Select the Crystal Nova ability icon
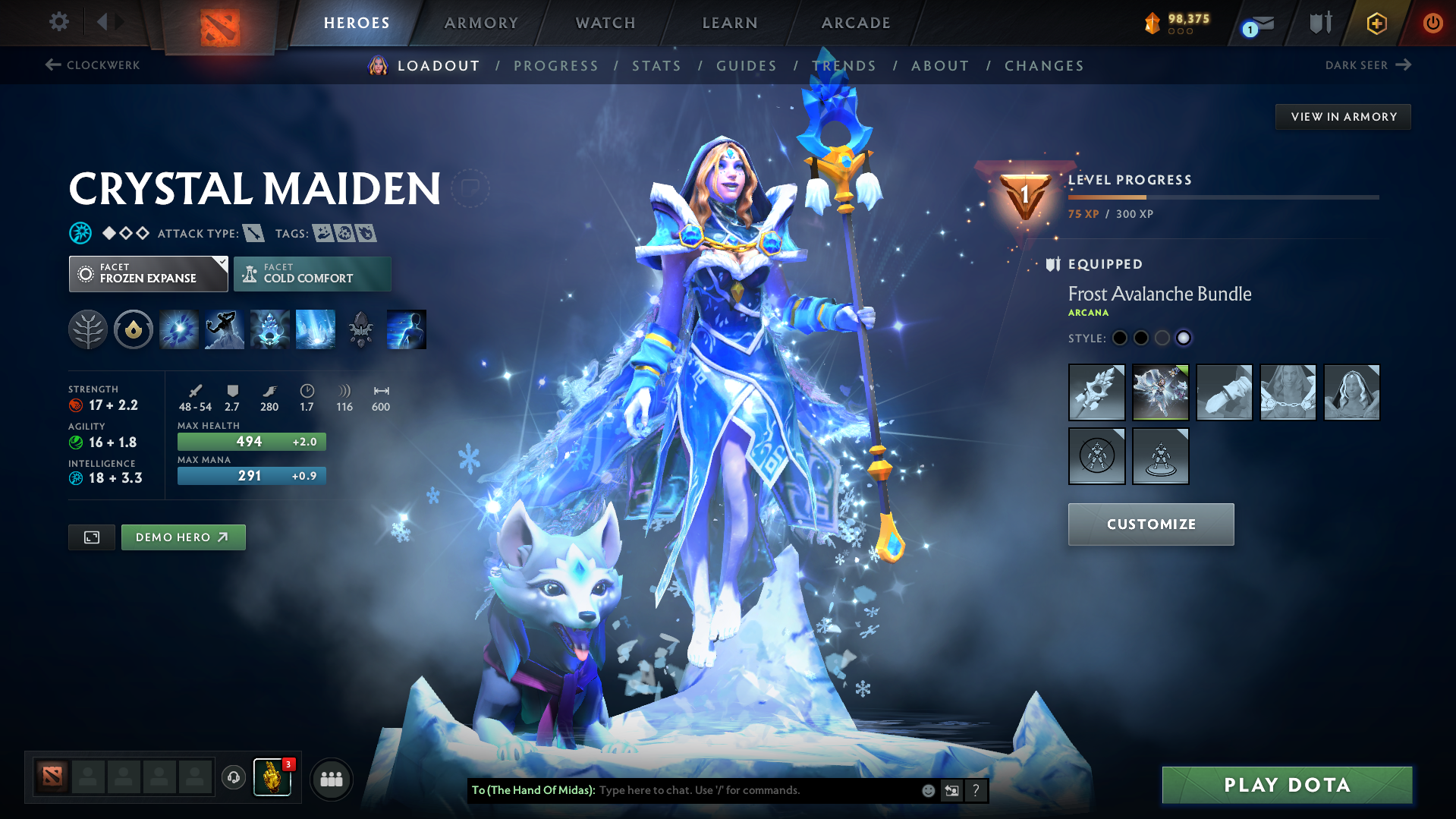The height and width of the screenshot is (819, 1456). tap(178, 329)
